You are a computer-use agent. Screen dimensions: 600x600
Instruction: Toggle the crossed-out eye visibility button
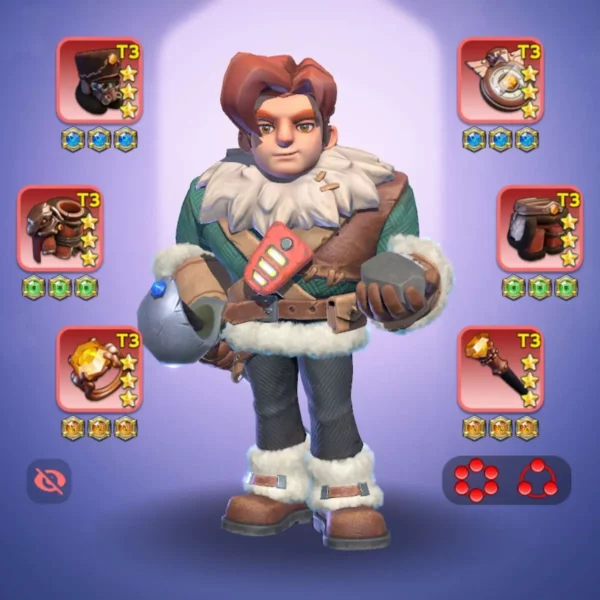click(48, 481)
